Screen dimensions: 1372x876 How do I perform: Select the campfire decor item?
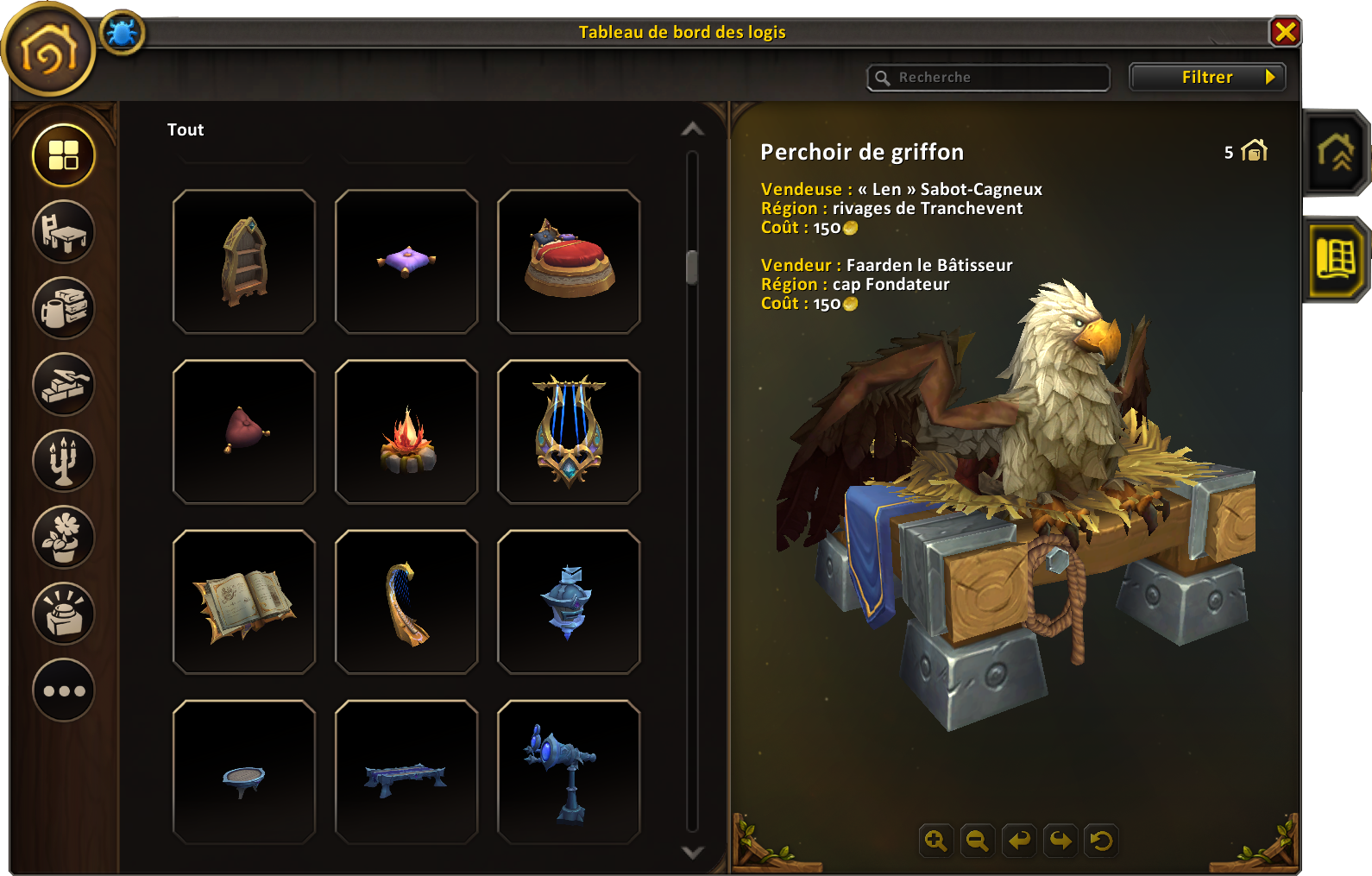tap(406, 432)
